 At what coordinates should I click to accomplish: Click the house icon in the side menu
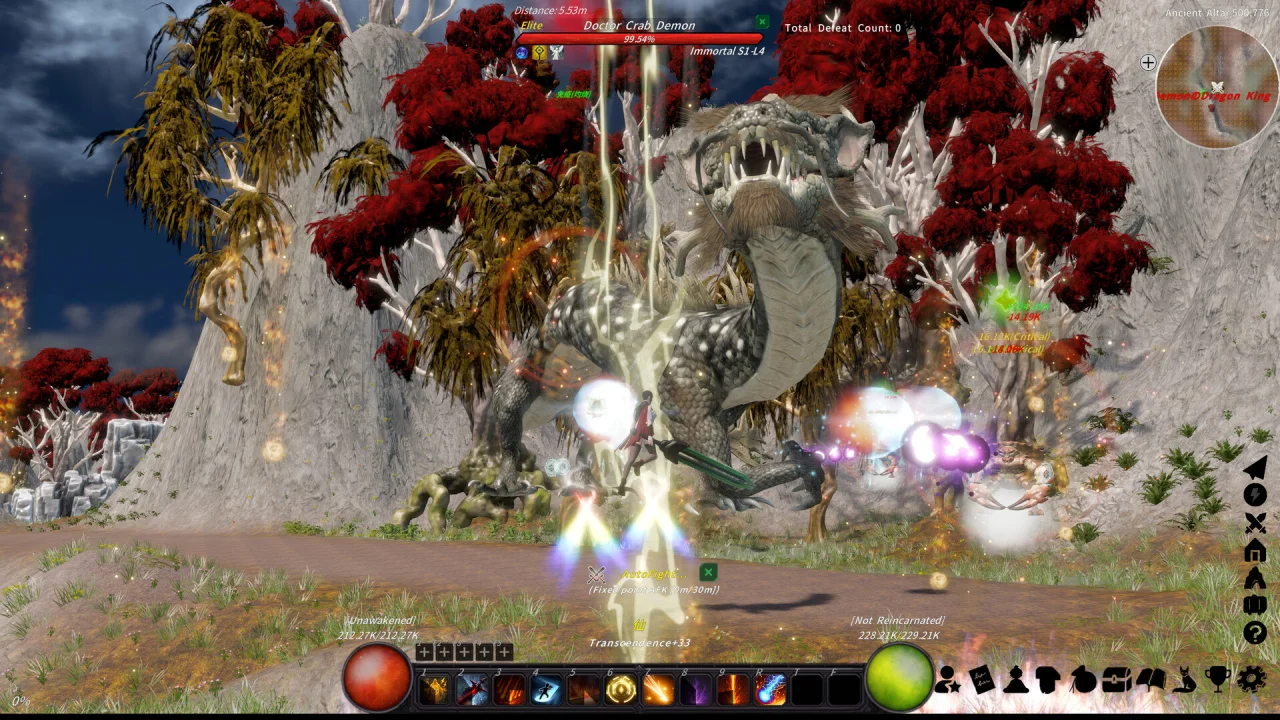click(1255, 551)
